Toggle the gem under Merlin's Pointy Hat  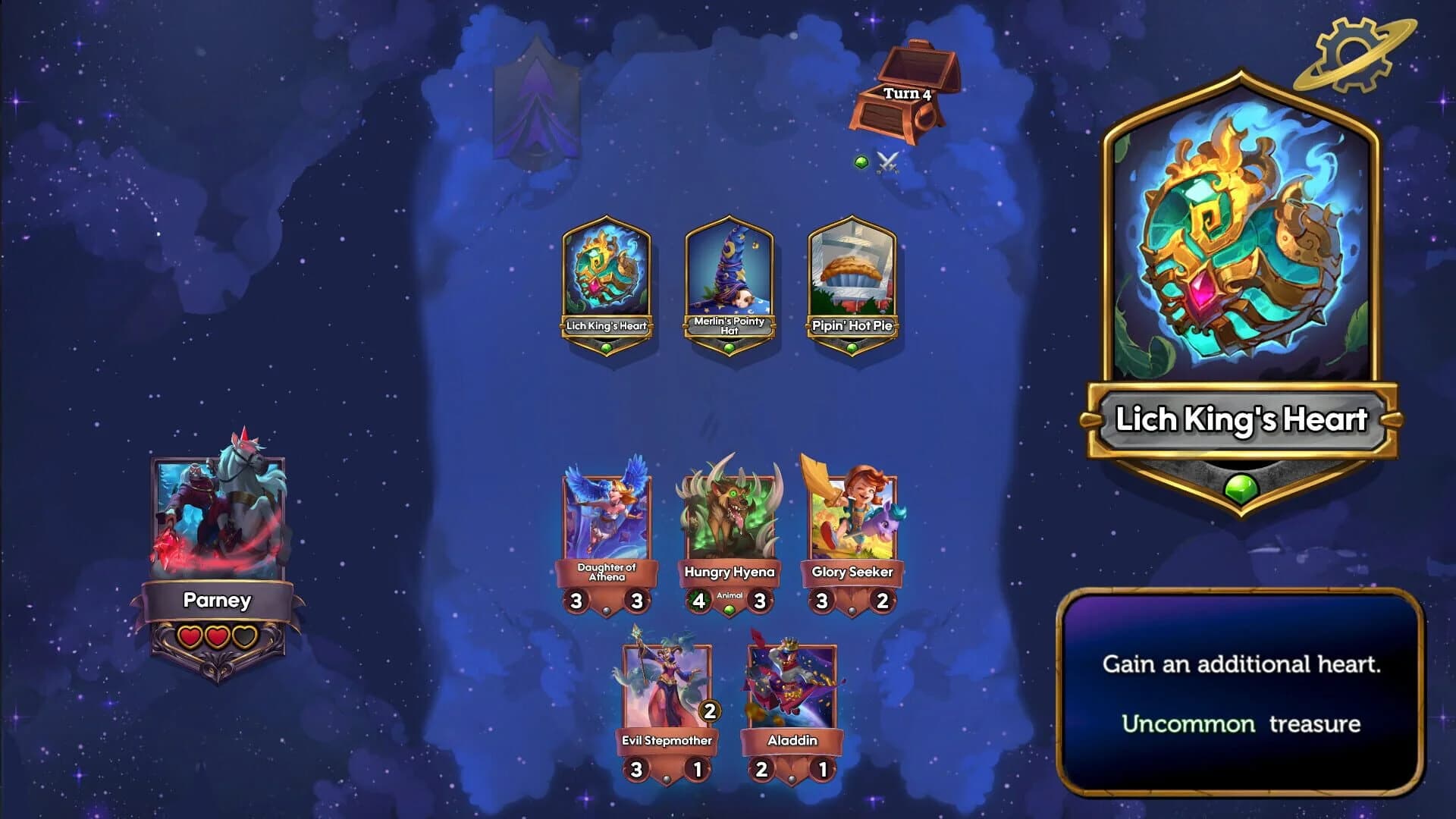(x=730, y=346)
